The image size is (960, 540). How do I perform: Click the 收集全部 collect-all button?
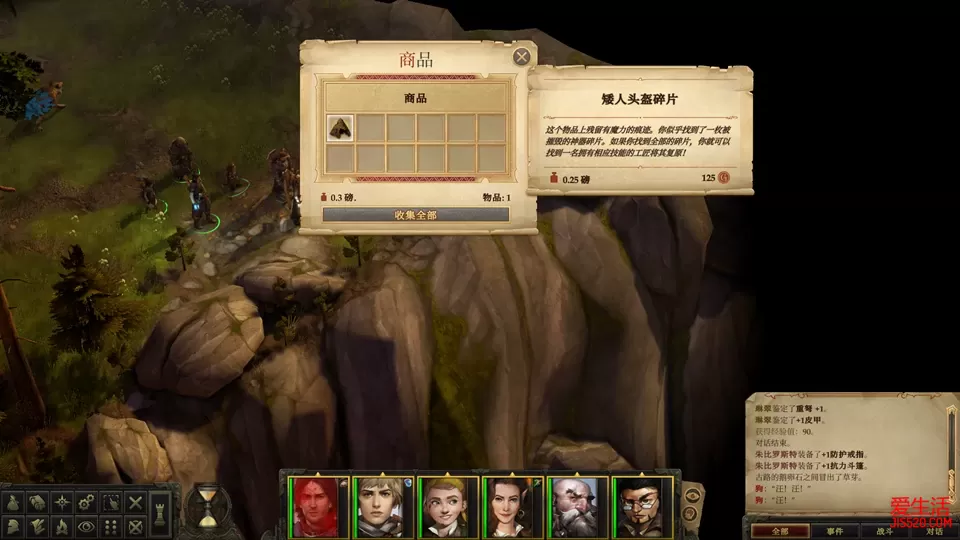click(x=415, y=214)
